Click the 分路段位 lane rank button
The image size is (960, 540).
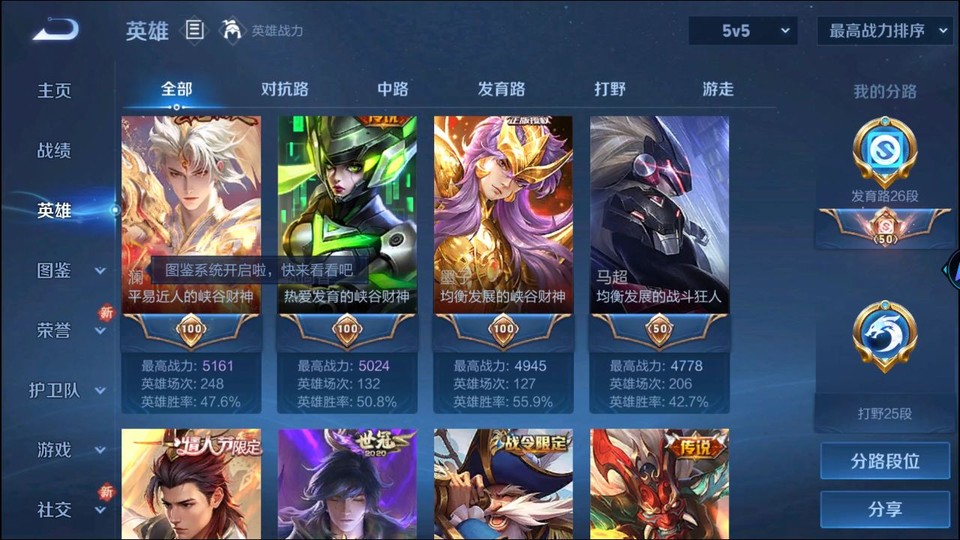coord(885,462)
